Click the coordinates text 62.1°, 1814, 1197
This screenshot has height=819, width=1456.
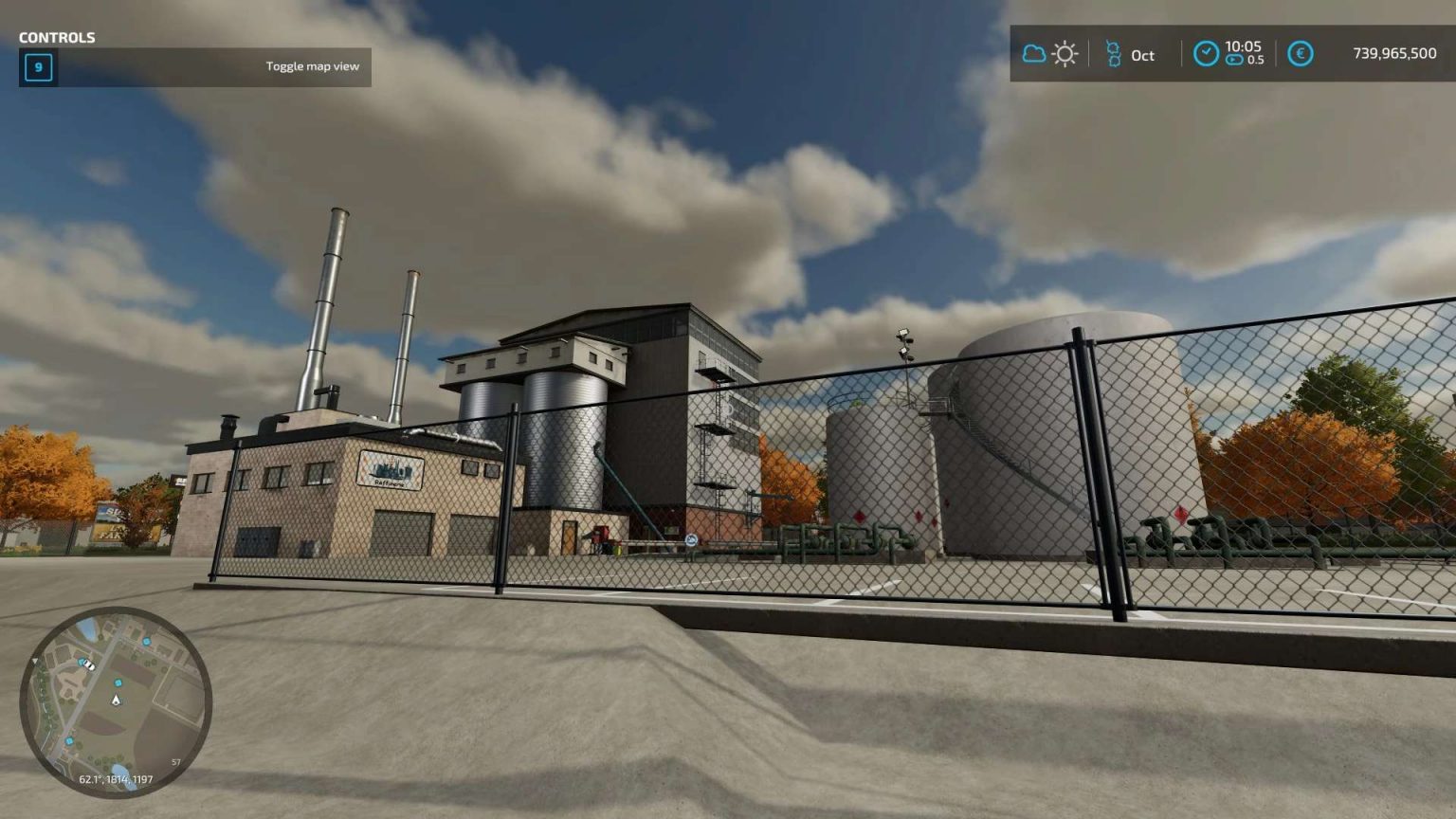pyautogui.click(x=116, y=780)
